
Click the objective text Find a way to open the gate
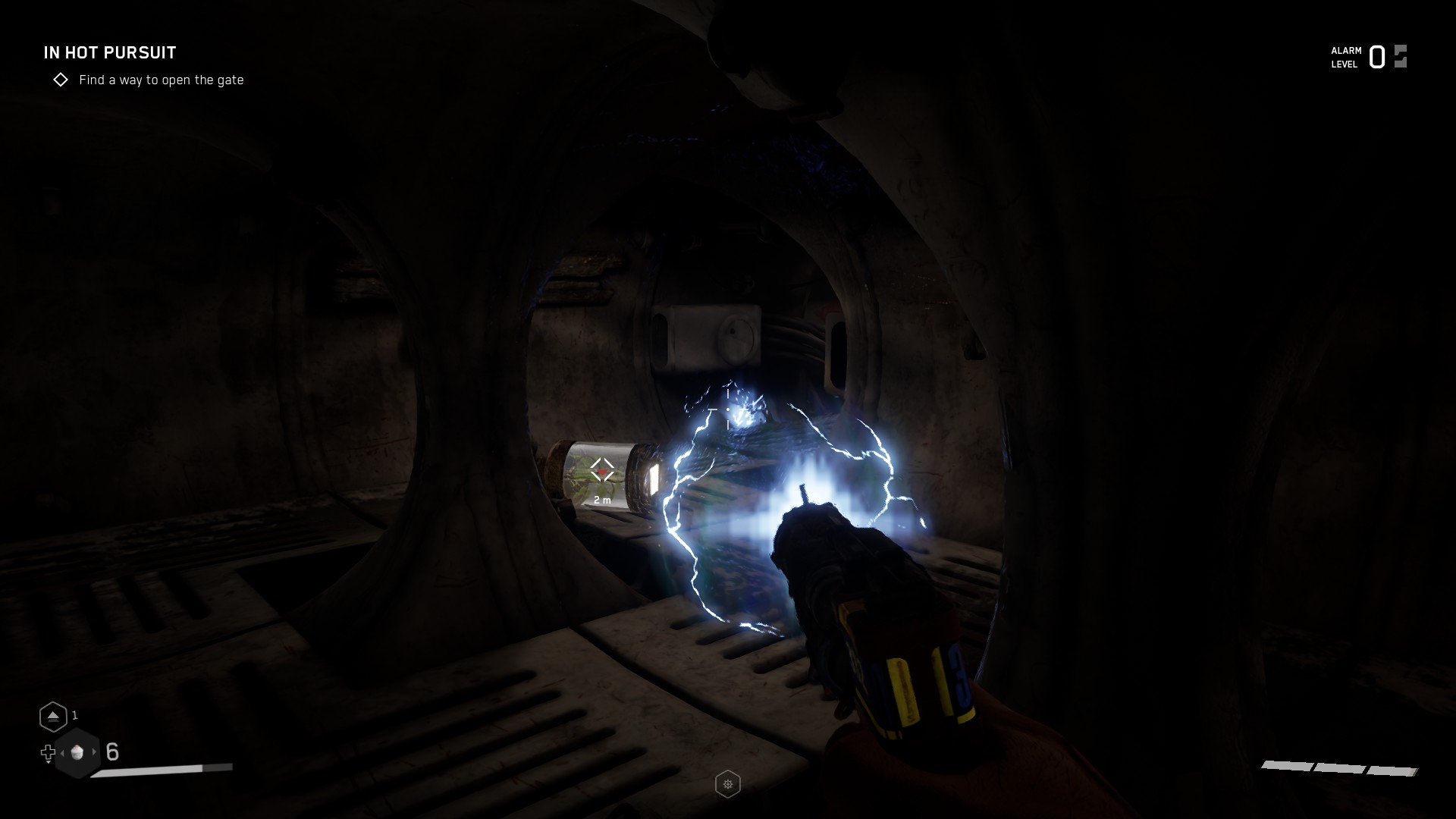coord(162,80)
